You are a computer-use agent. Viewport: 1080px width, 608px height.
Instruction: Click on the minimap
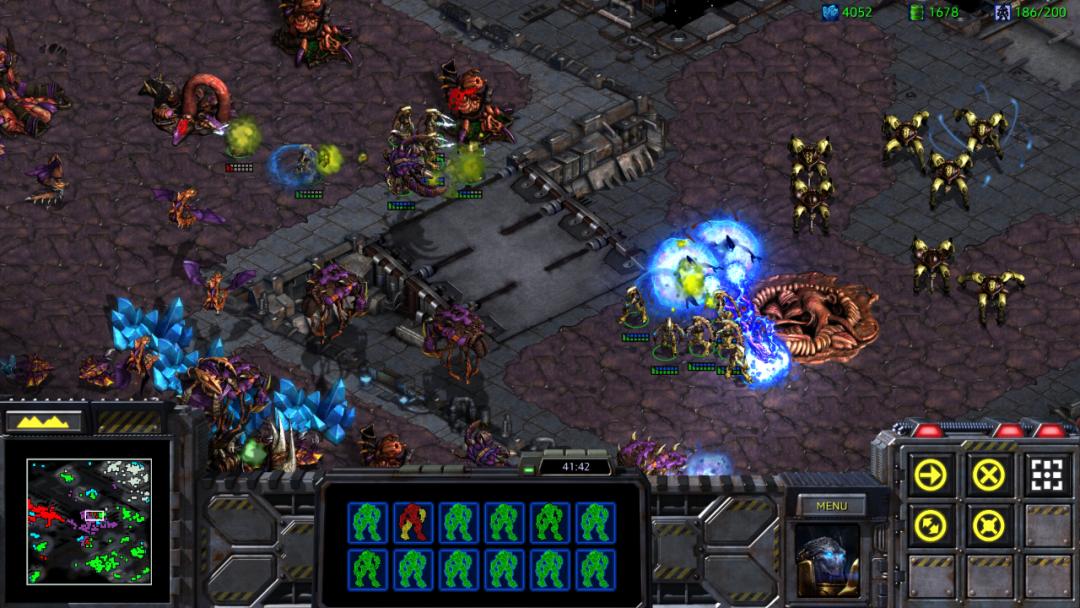click(89, 521)
